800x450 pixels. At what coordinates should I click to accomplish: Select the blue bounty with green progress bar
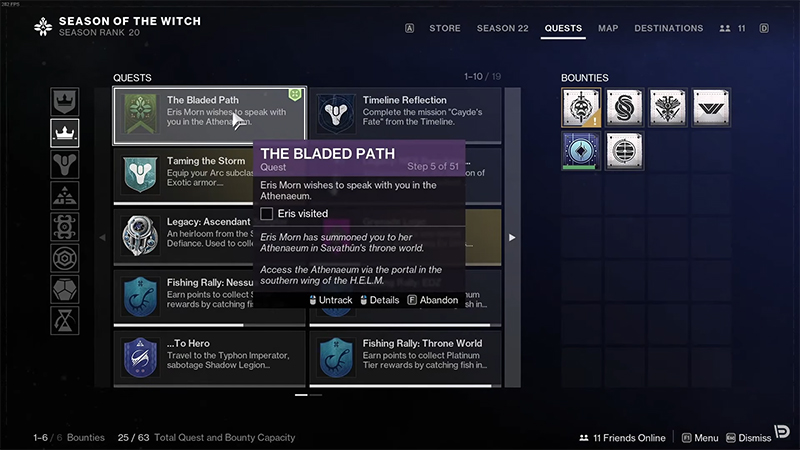coord(581,152)
